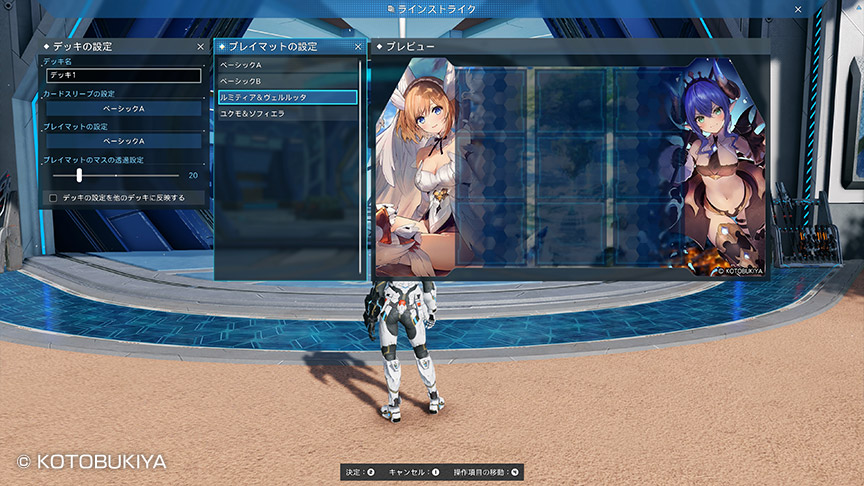The height and width of the screenshot is (486, 864).
Task: Toggle the apply-to-other-decks checkbox
Action: 53,198
